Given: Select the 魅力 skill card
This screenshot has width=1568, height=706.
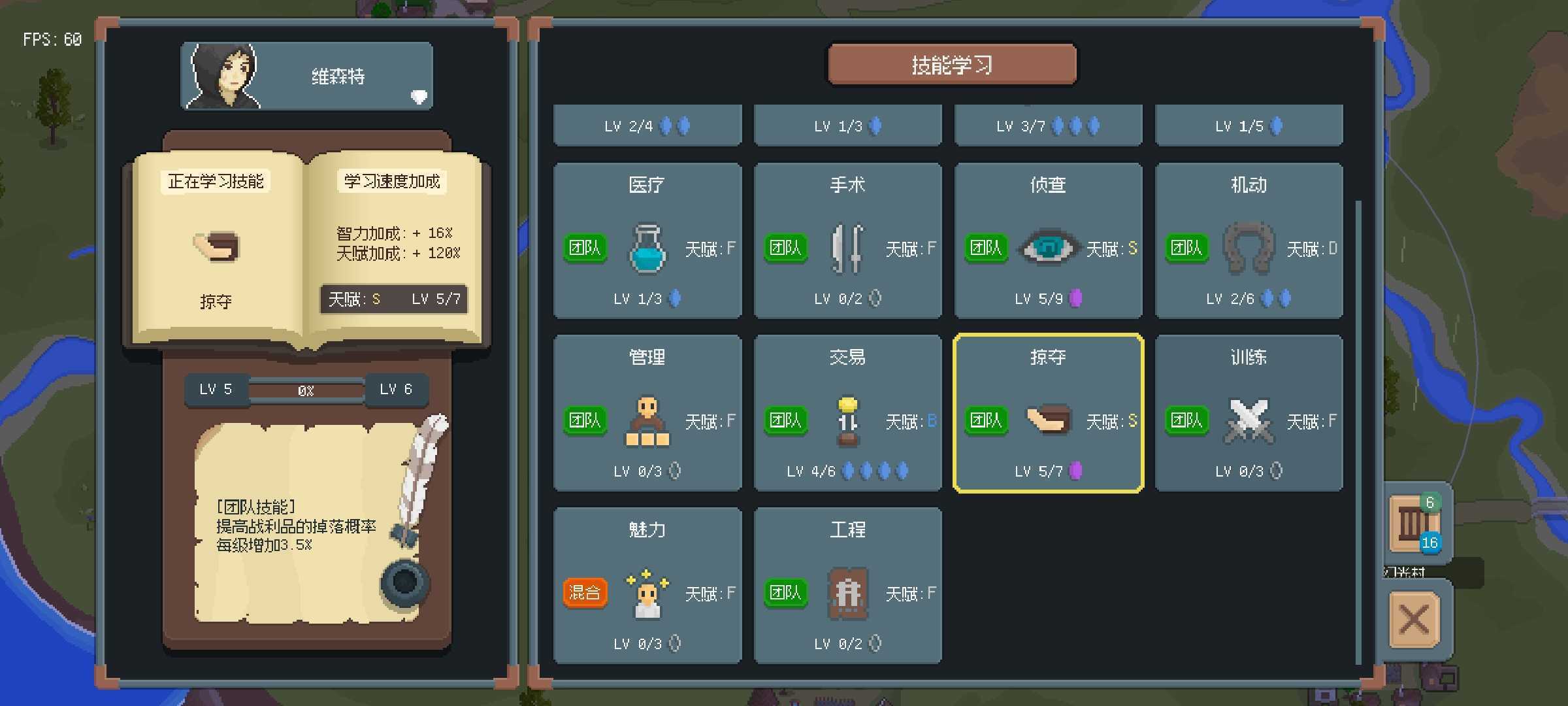Looking at the screenshot, I should 647,586.
